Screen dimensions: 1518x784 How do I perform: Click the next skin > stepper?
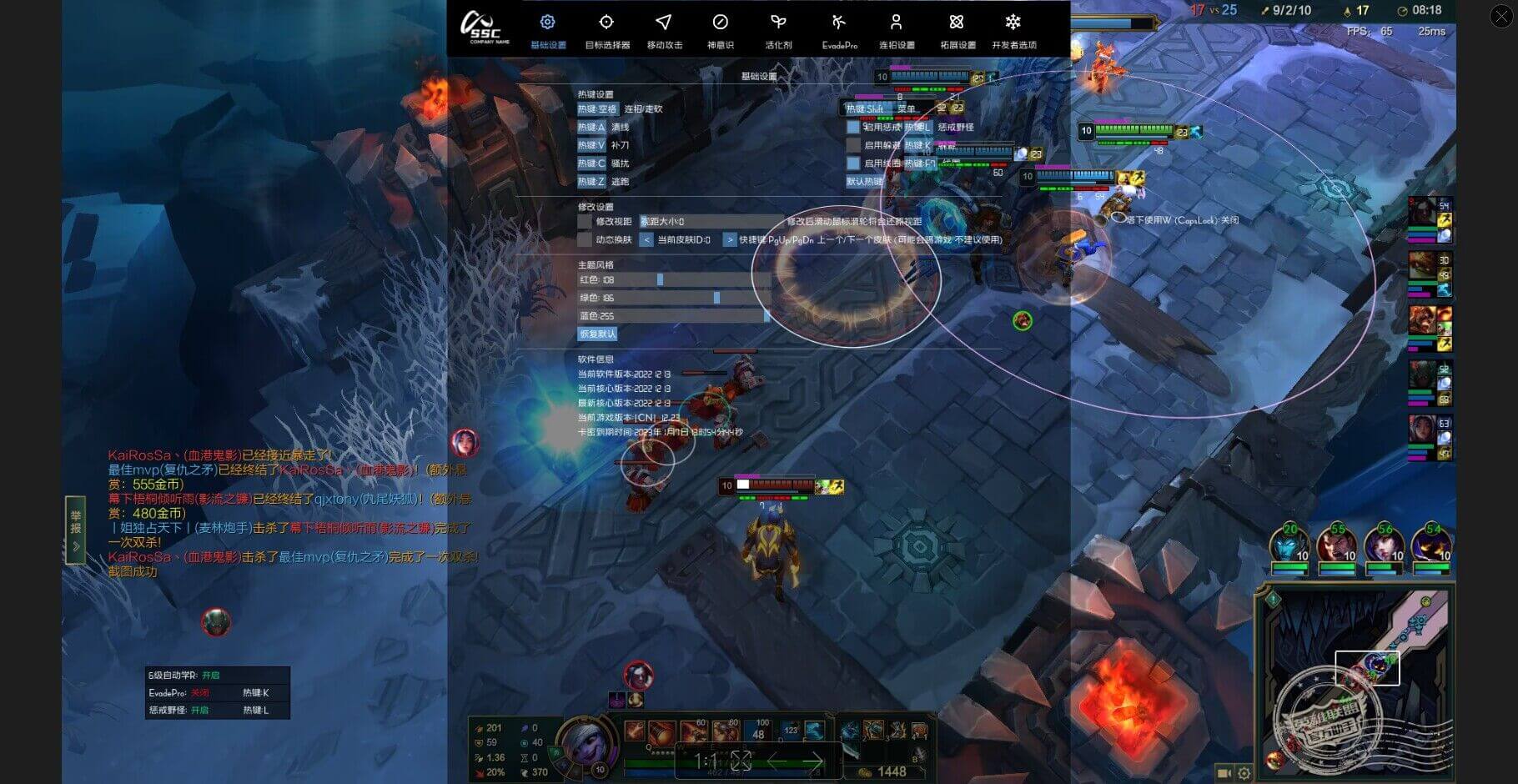pos(730,239)
